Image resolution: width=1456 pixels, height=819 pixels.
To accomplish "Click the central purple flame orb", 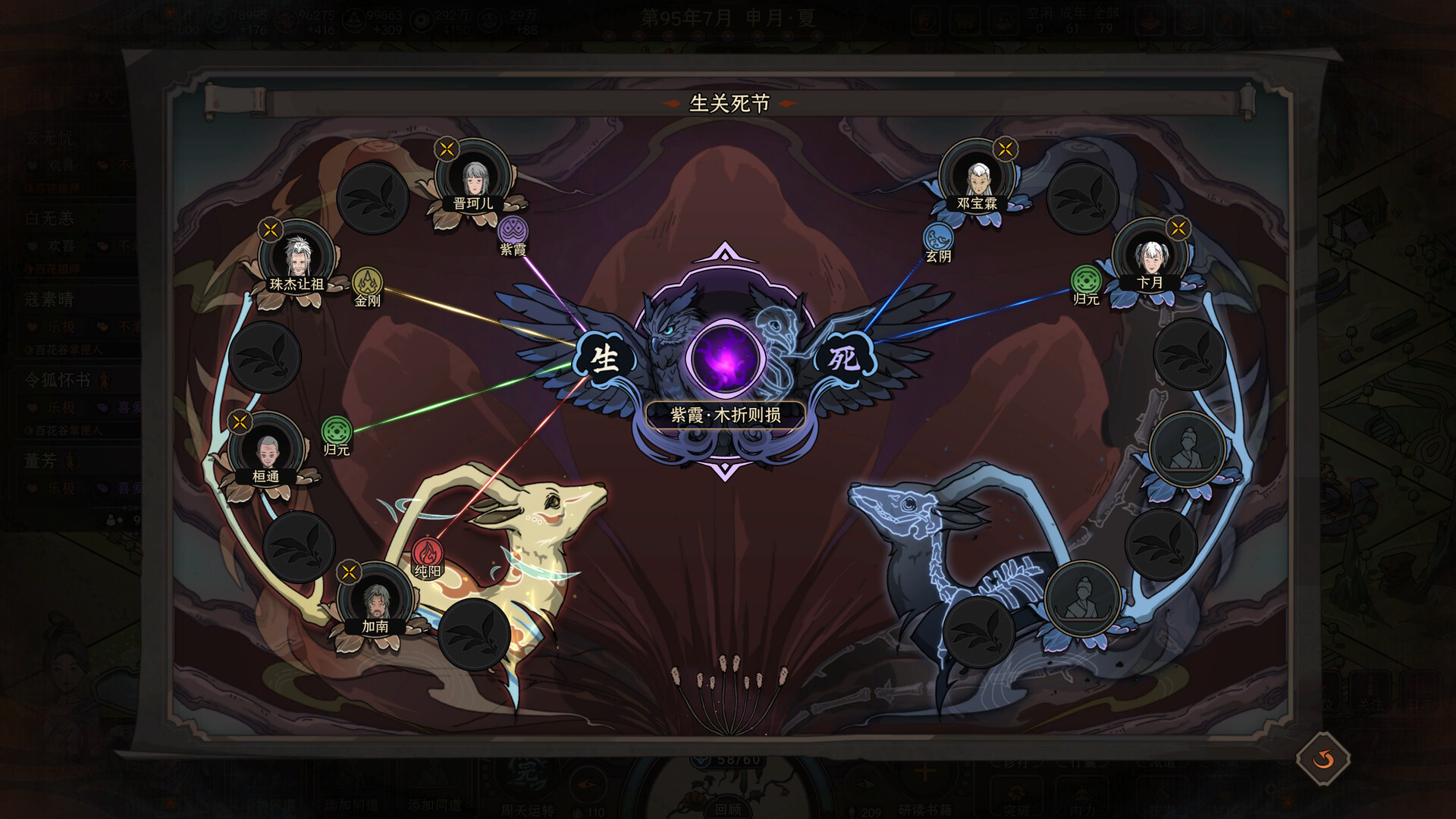I will click(x=725, y=358).
